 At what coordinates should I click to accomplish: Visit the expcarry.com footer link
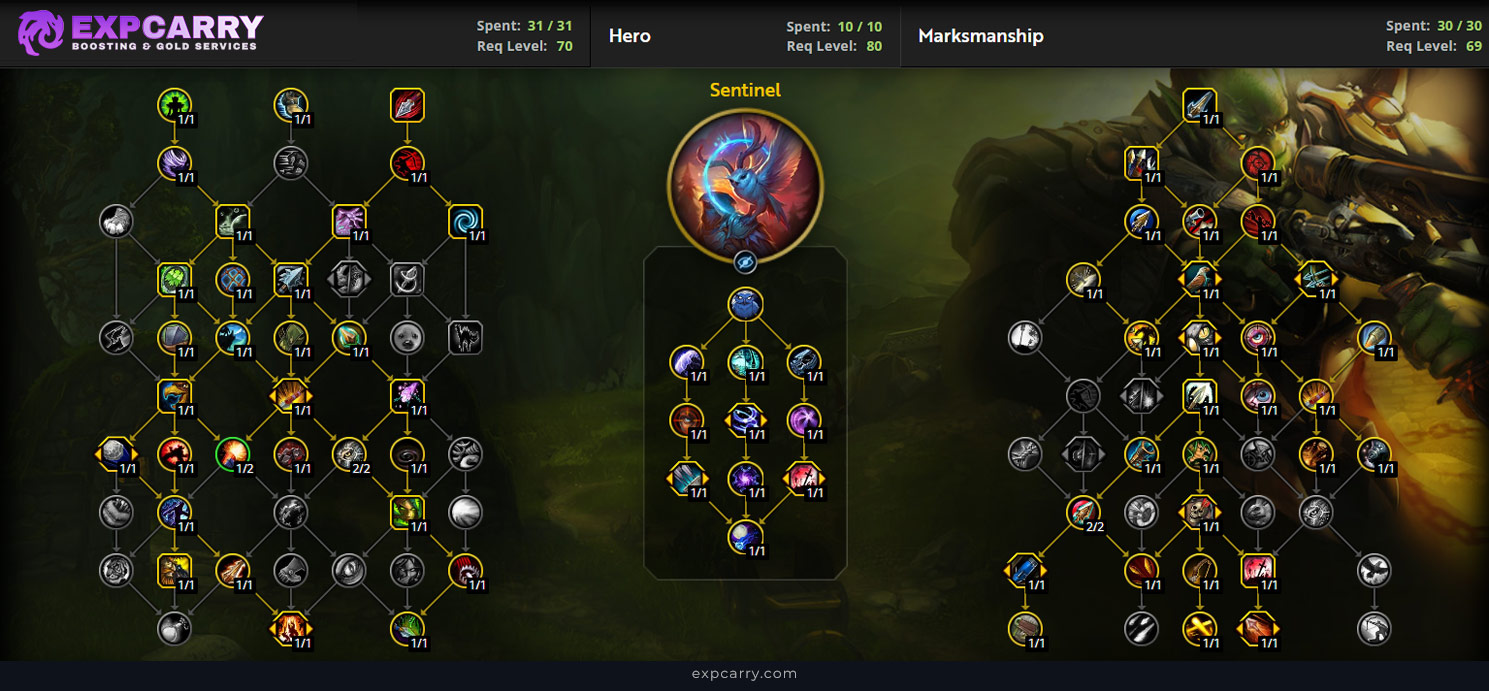click(x=744, y=673)
